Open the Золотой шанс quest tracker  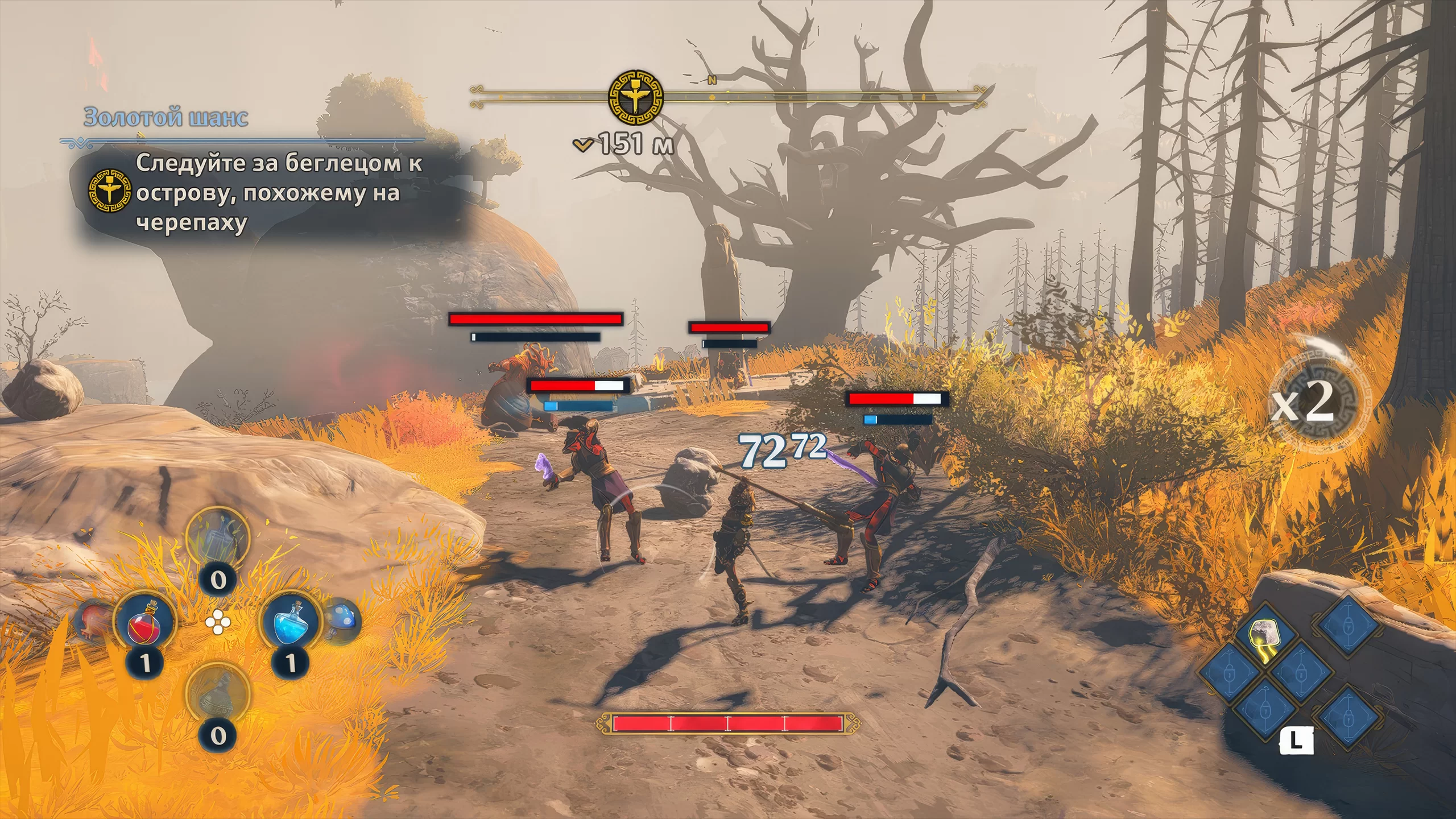(166, 118)
